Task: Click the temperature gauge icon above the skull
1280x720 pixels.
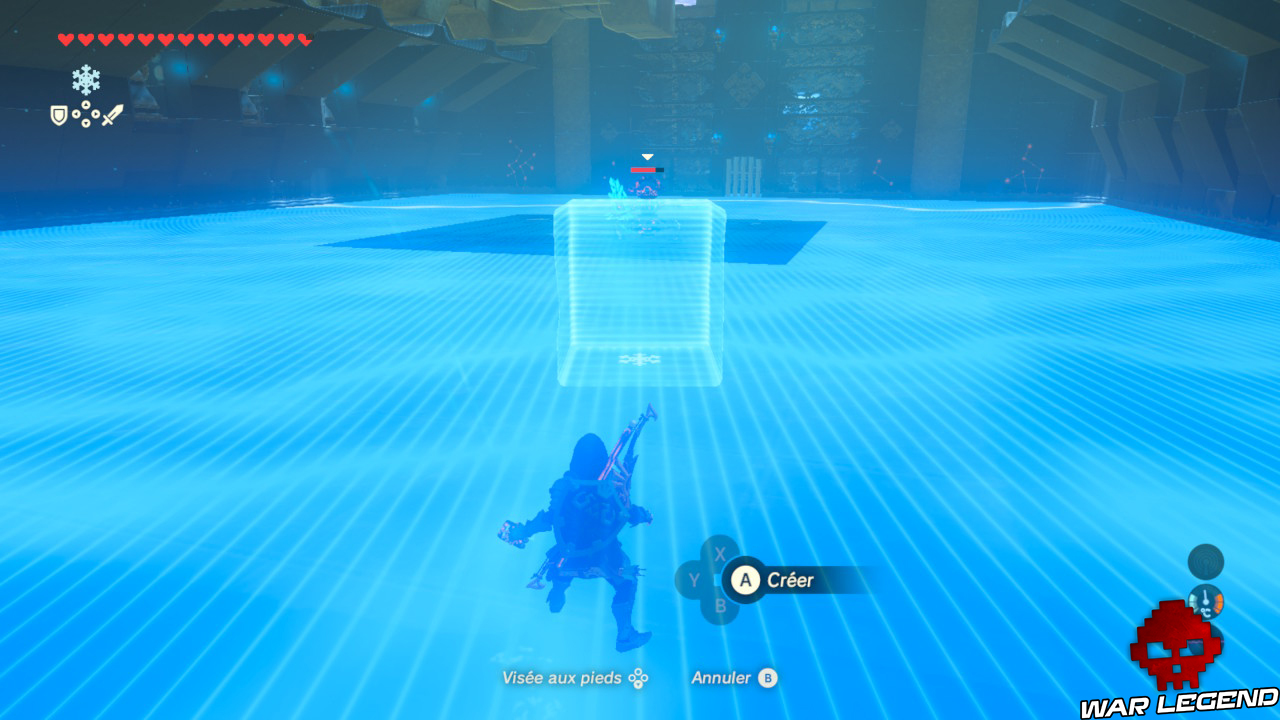Action: click(x=1206, y=604)
